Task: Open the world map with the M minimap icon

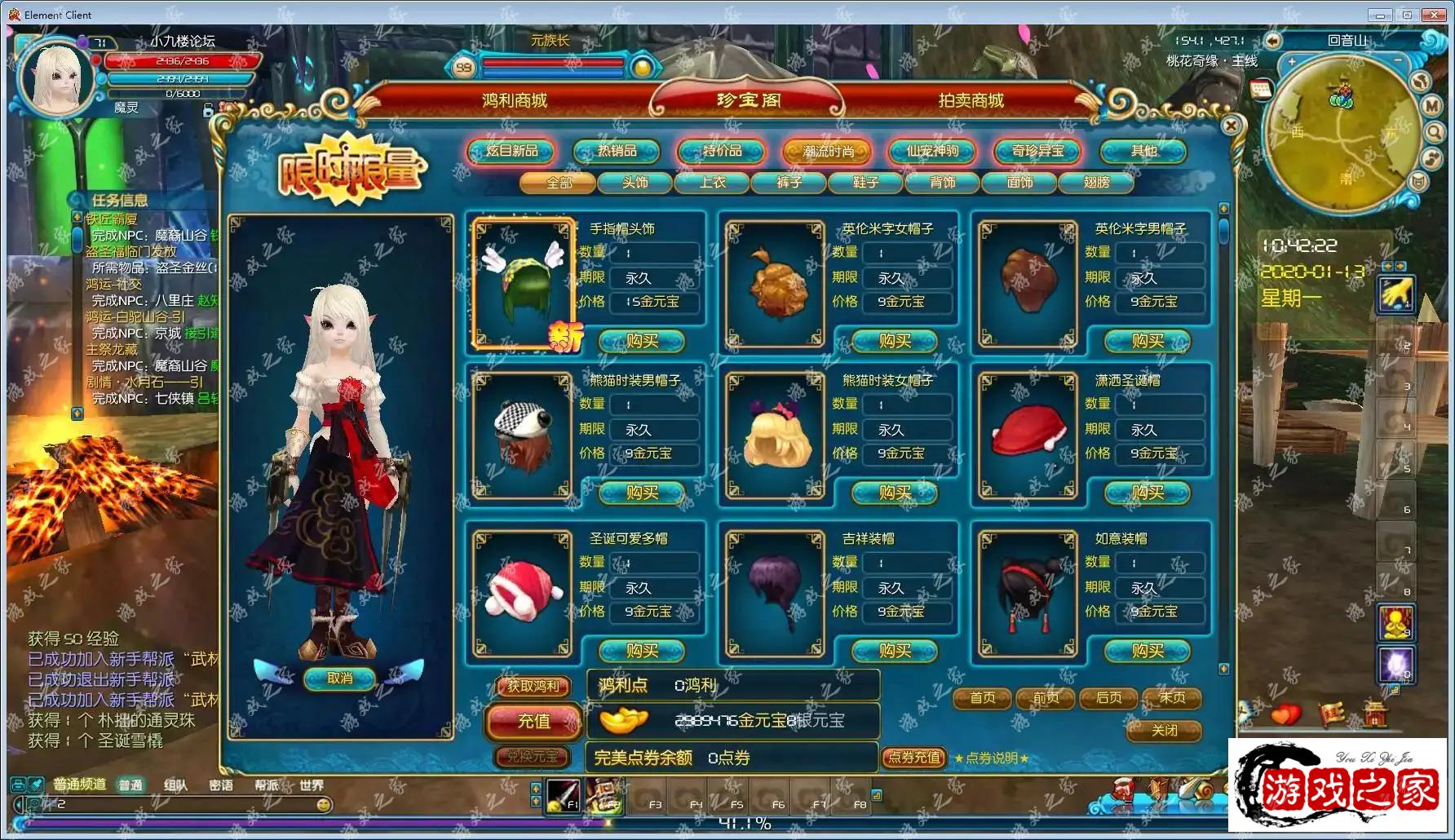Action: [x=1431, y=105]
